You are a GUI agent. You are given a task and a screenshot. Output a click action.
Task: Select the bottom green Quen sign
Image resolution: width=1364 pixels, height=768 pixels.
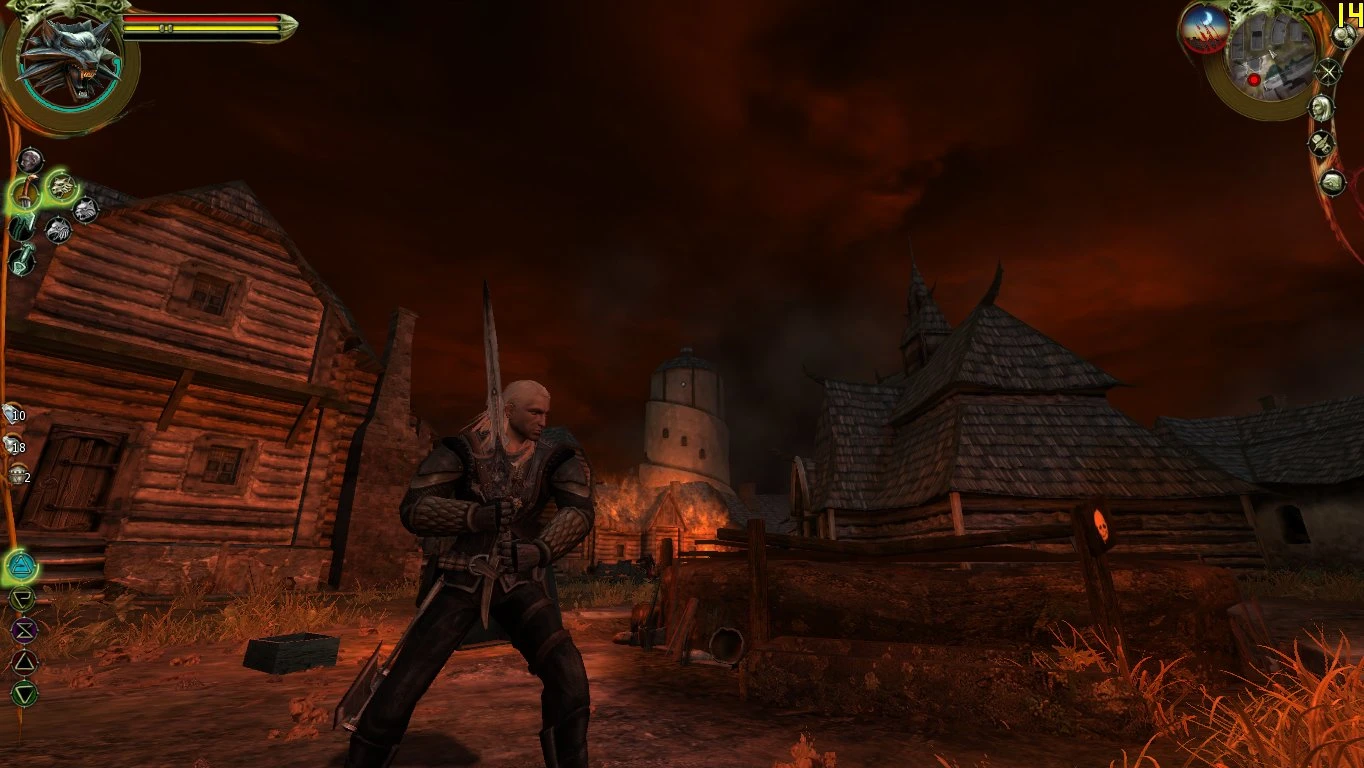23,691
